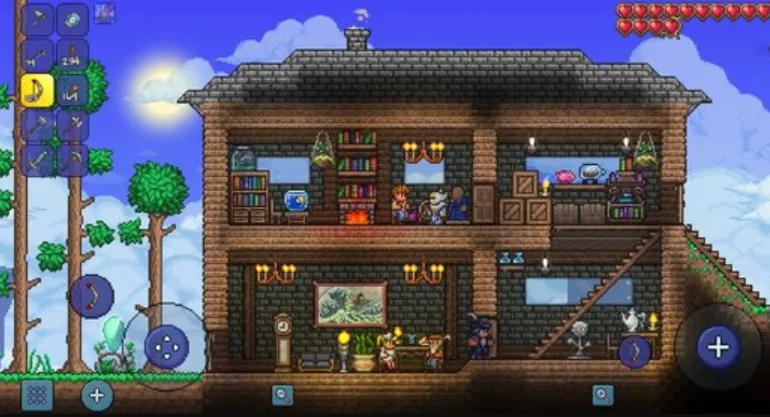Tap the bow button above the movement joystick
Viewport: 770px width, 417px height.
[92, 296]
